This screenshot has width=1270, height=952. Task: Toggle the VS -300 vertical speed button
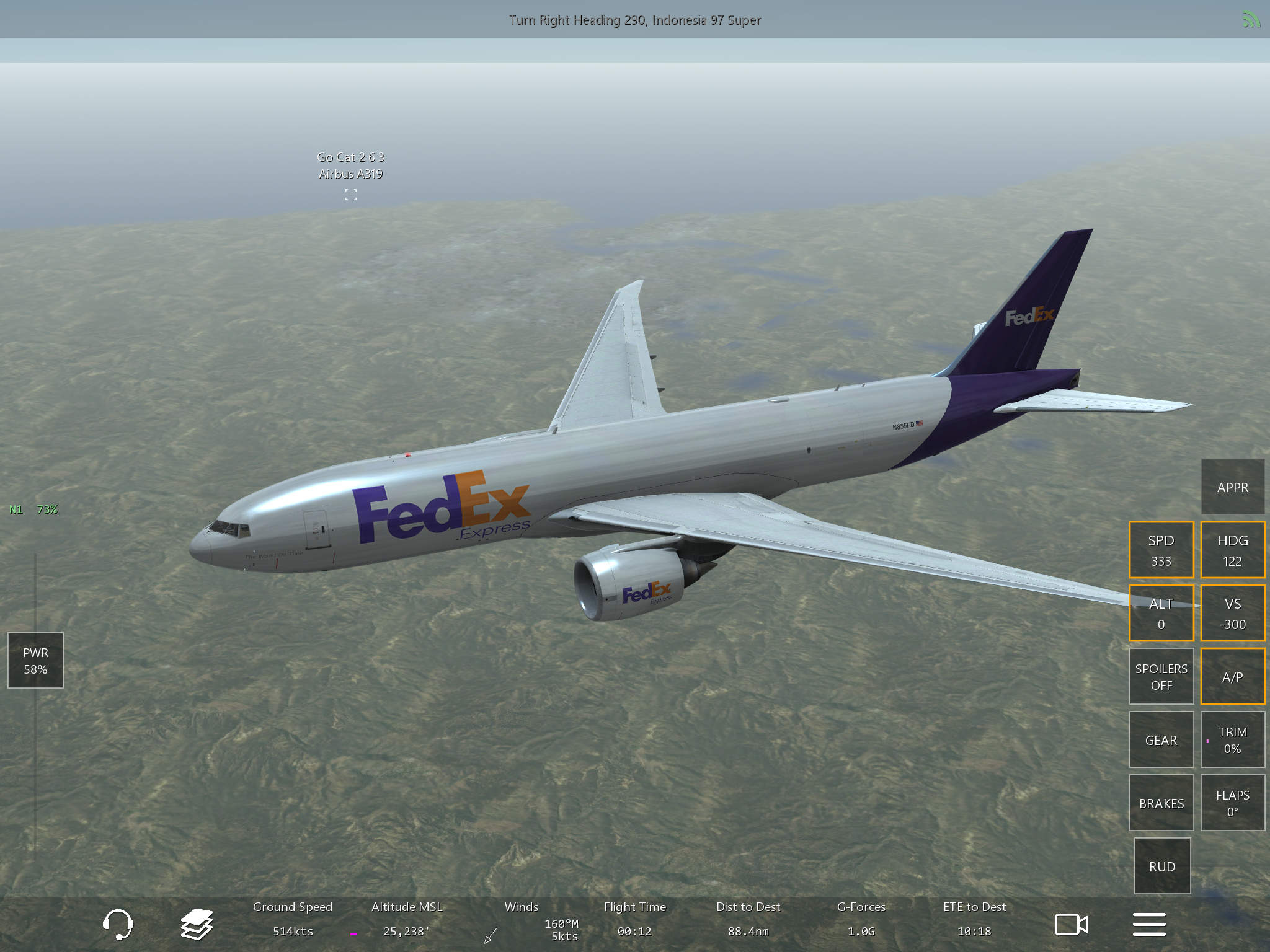[1232, 614]
